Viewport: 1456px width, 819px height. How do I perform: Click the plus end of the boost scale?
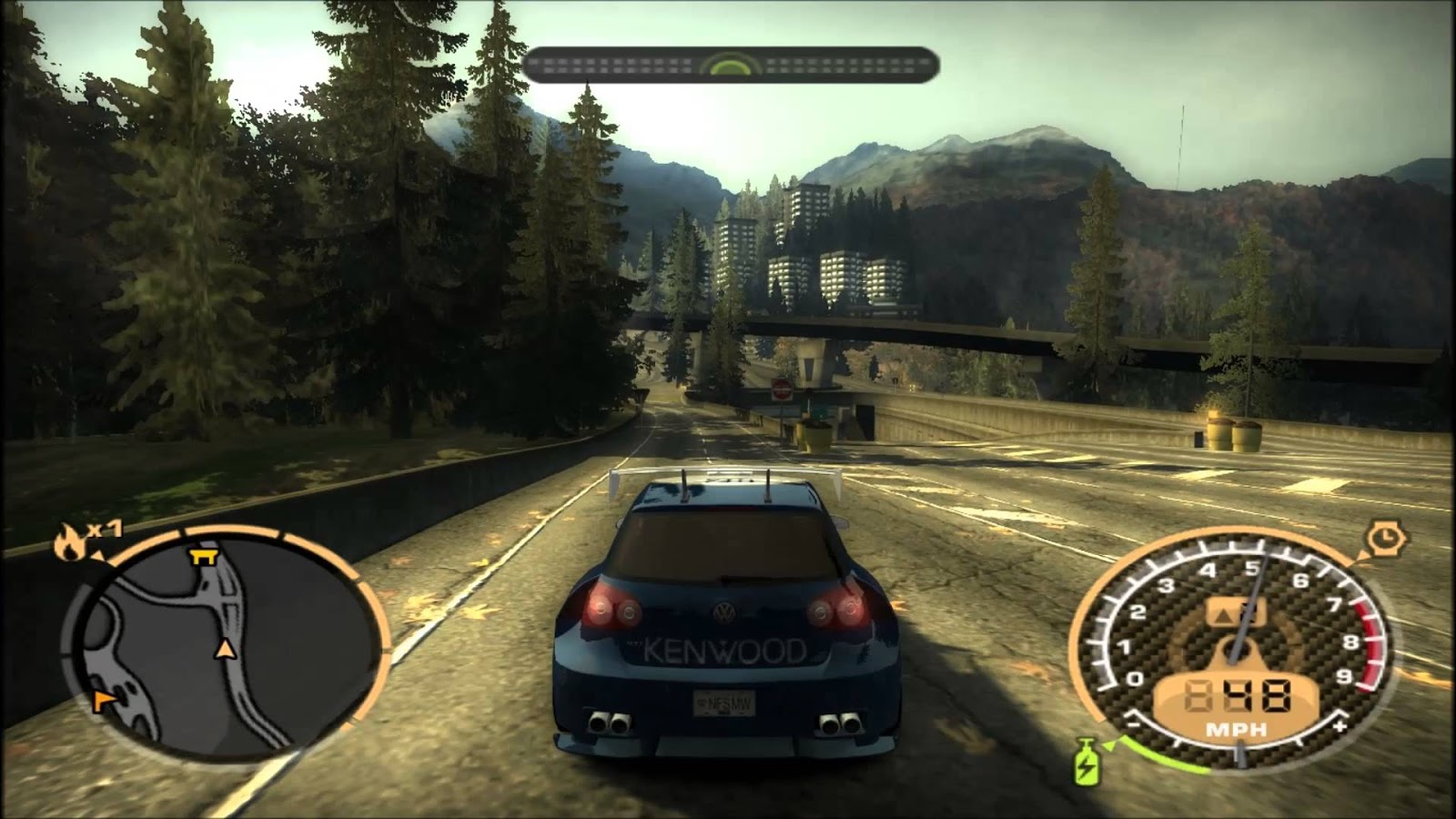click(1339, 726)
